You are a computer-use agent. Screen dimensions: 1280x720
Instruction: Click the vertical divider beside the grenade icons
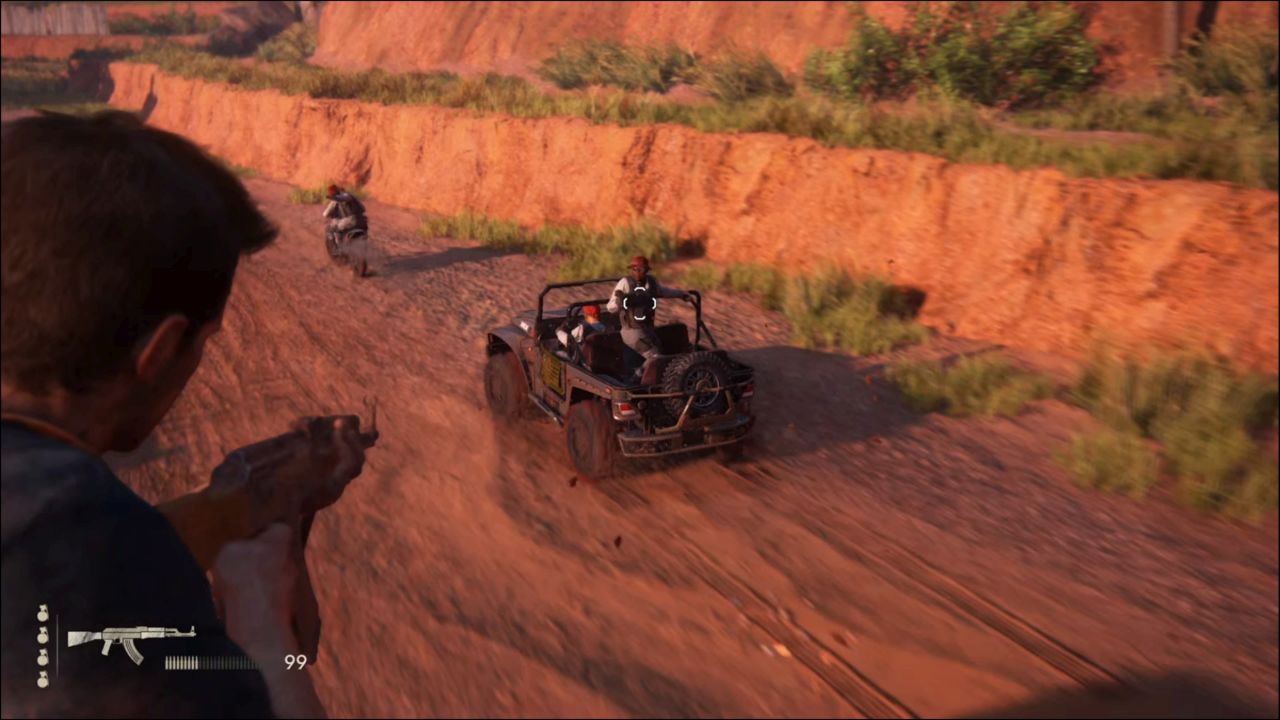58,645
